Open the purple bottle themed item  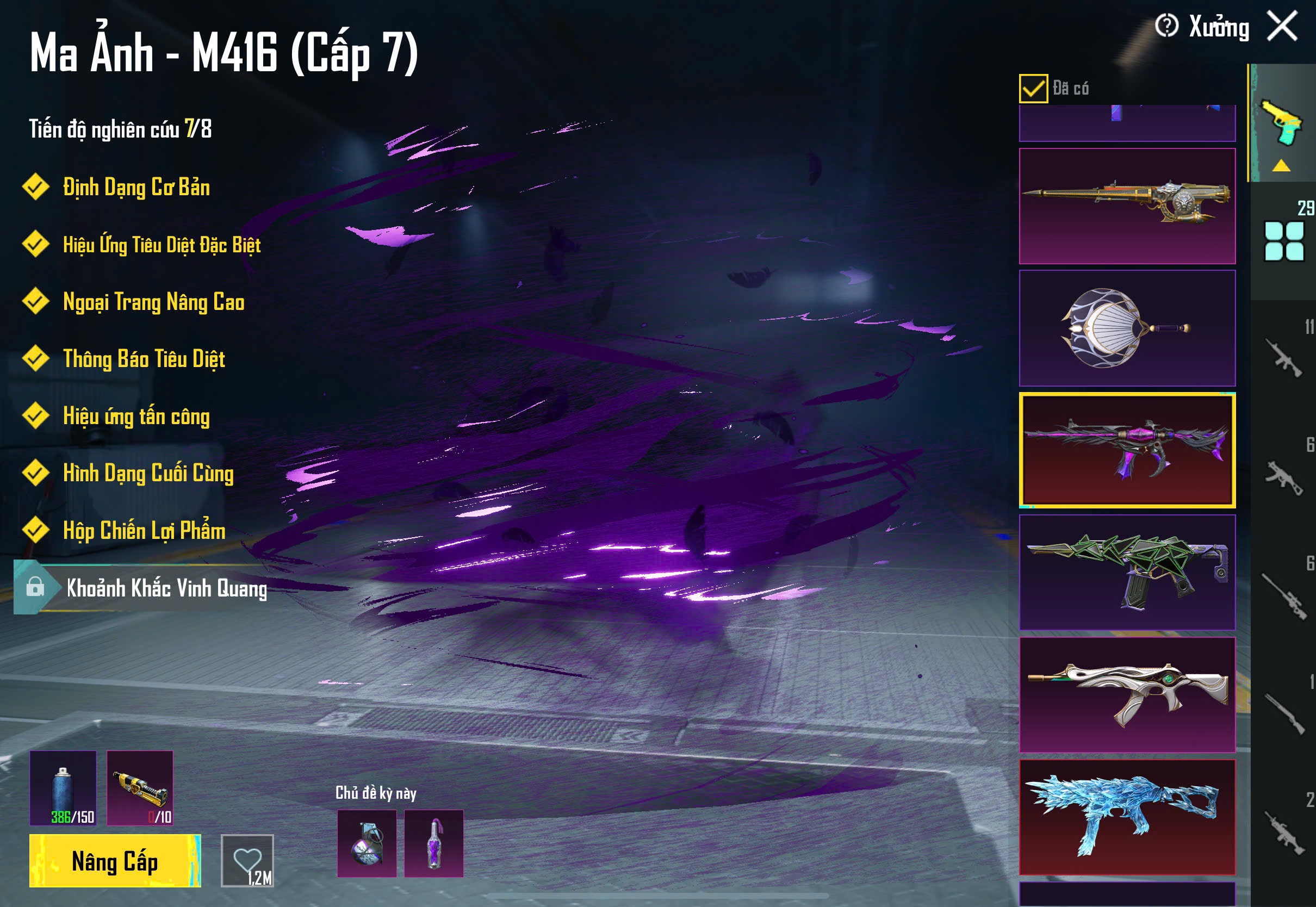433,843
